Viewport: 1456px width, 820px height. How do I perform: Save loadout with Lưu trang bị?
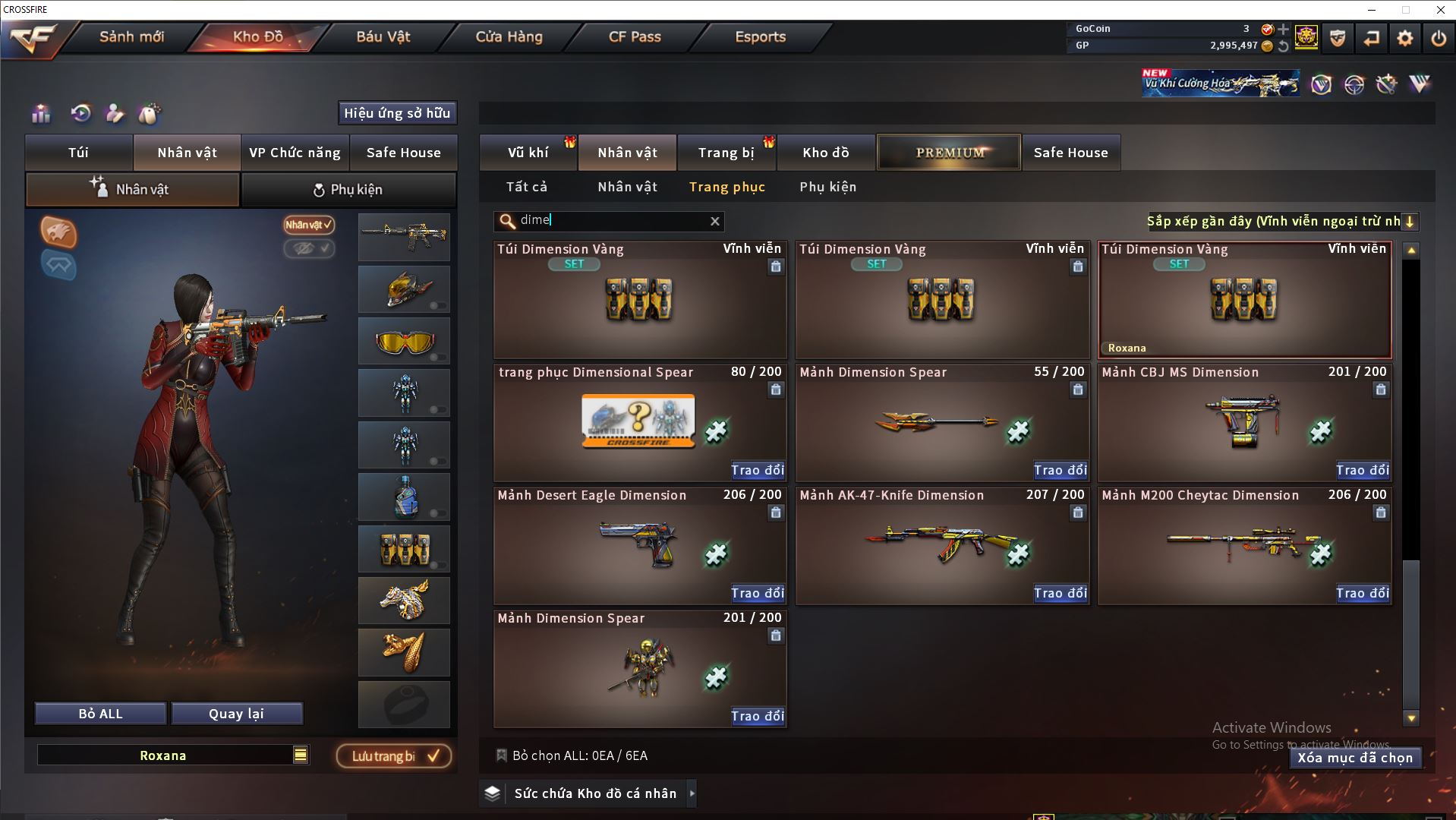tap(394, 756)
